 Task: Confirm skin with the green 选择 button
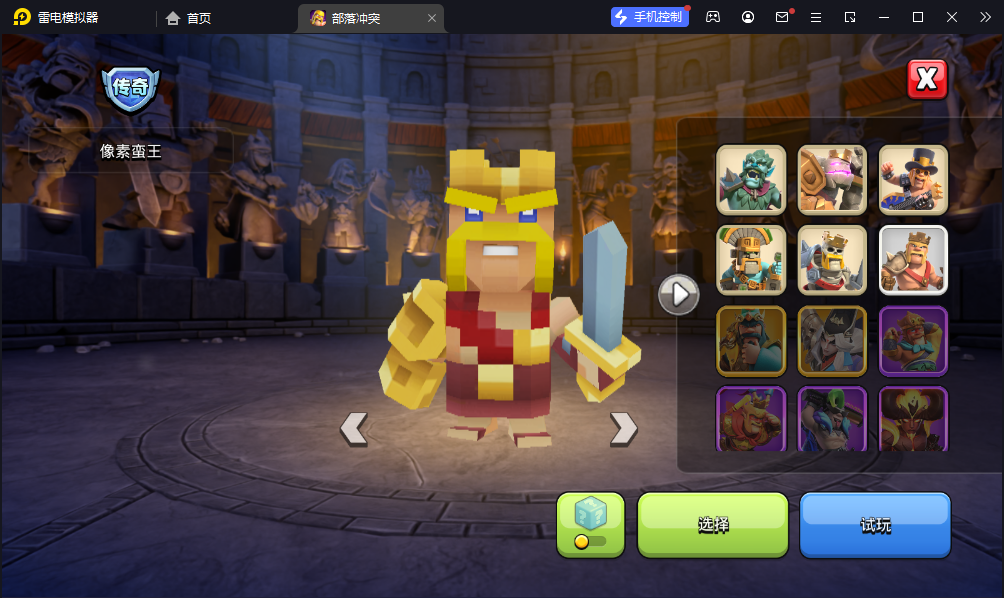click(x=713, y=524)
